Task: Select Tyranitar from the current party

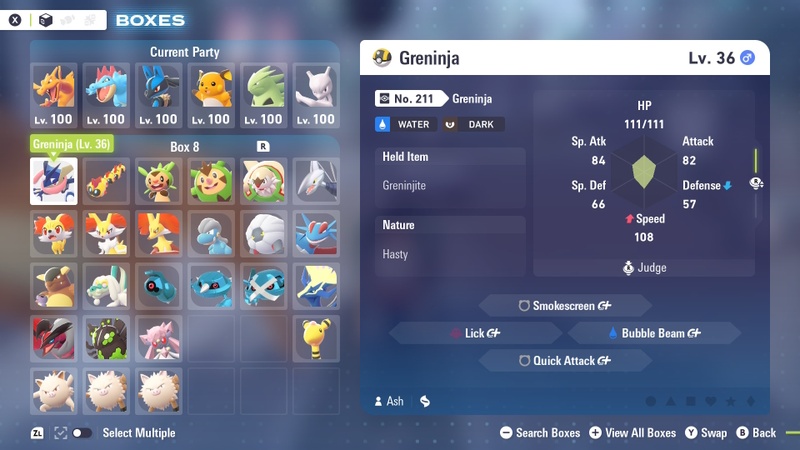Action: [266, 95]
